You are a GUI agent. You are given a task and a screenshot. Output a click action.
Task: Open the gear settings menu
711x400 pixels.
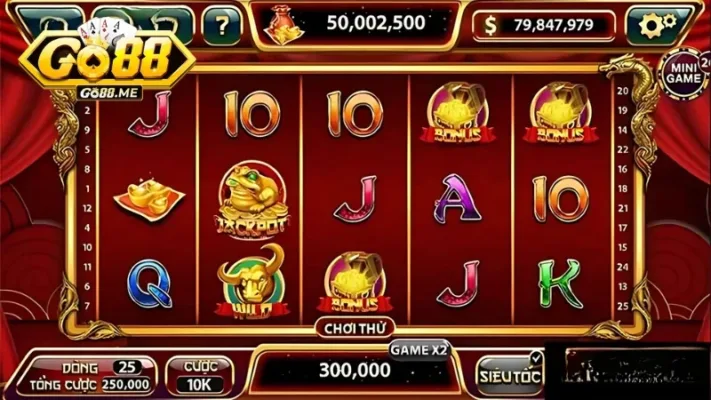pyautogui.click(x=657, y=23)
